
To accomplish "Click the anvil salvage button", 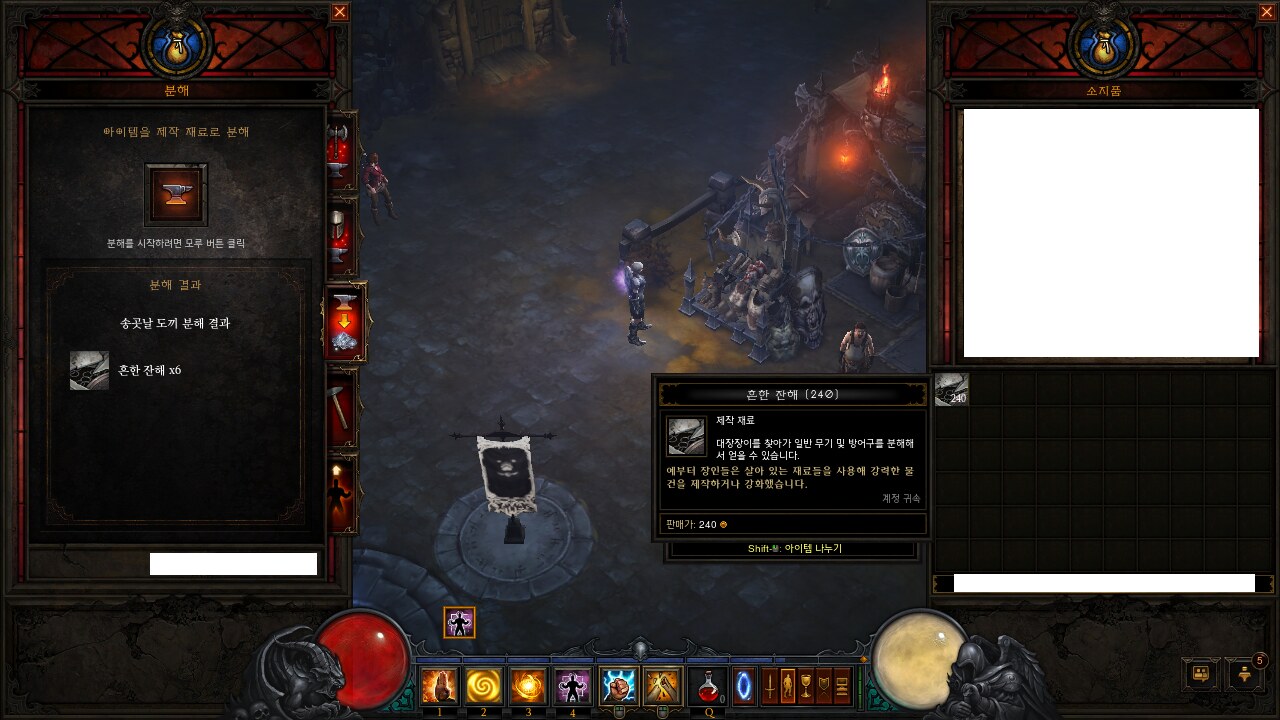I will click(176, 195).
